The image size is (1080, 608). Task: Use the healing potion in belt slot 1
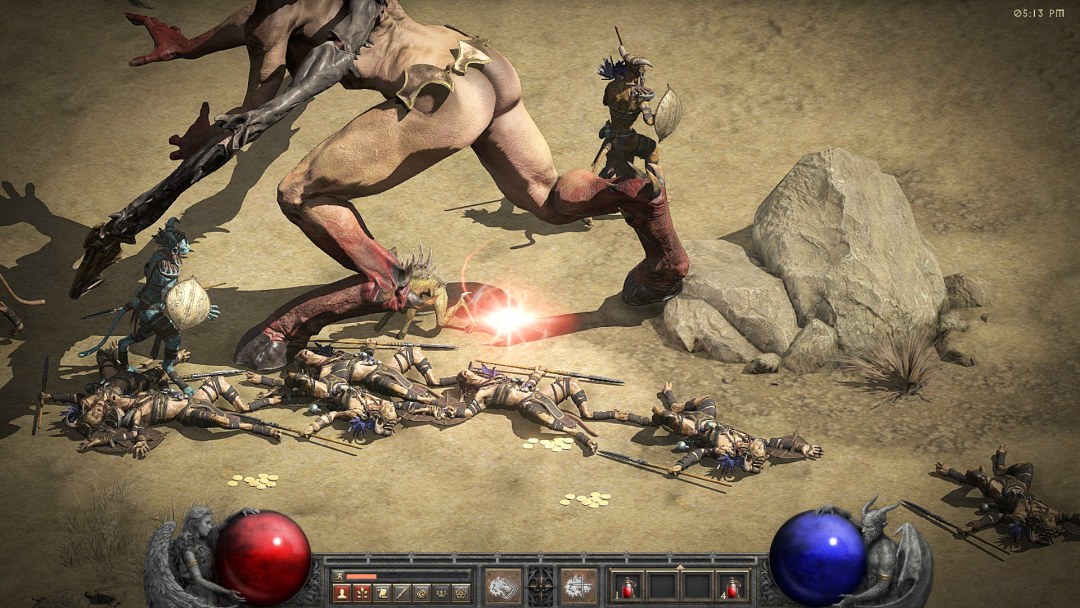[x=628, y=586]
